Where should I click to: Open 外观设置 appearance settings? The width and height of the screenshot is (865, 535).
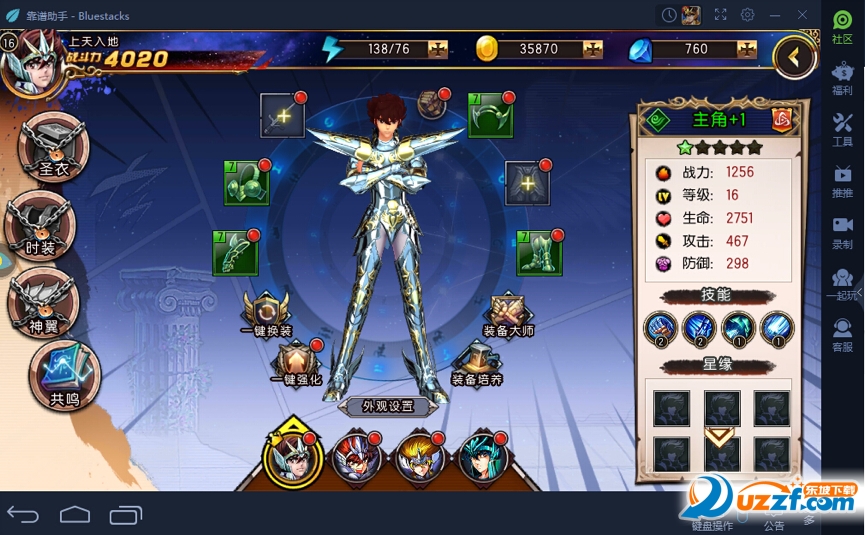[x=388, y=406]
